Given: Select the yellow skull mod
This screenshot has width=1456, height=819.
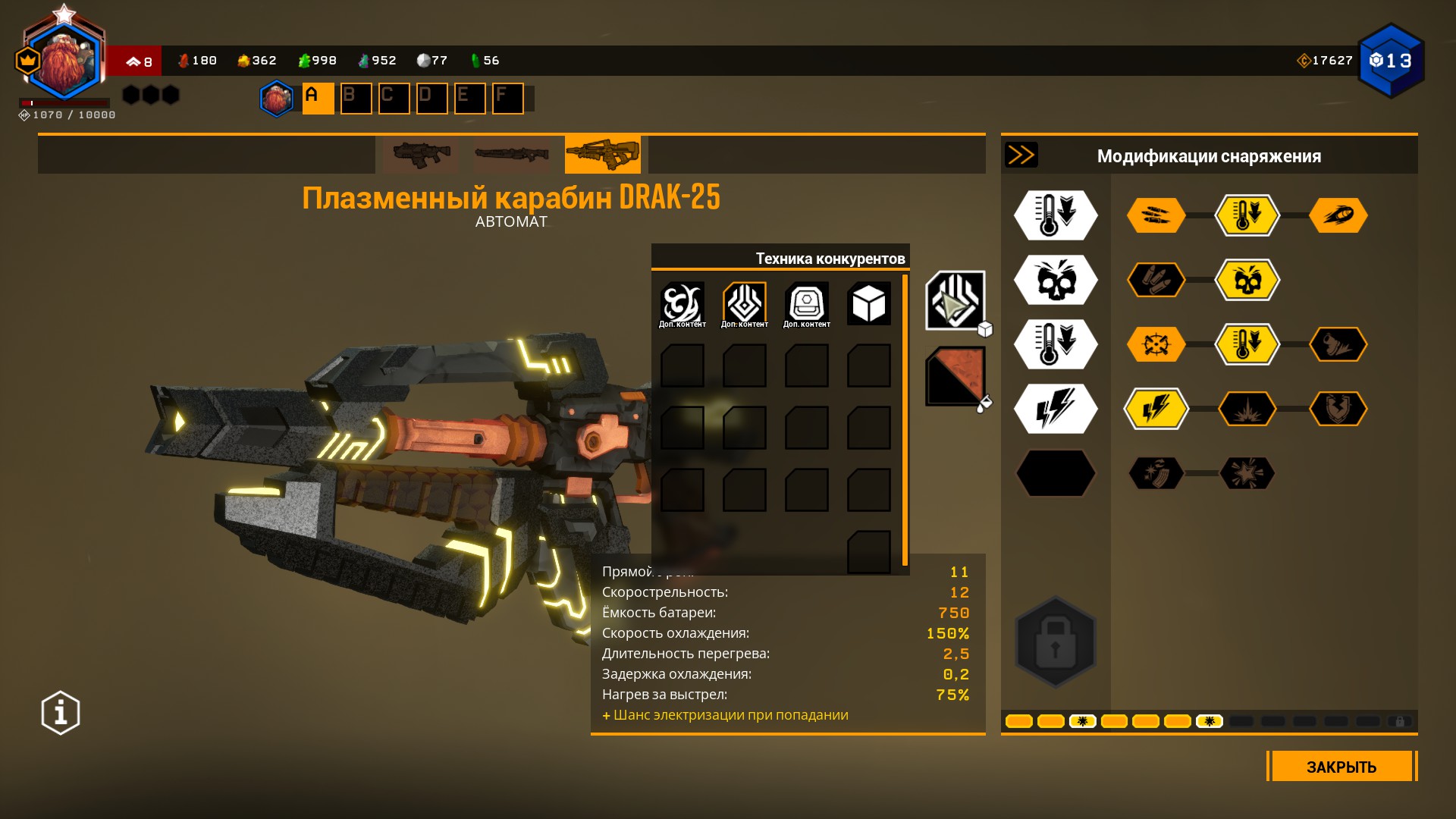Looking at the screenshot, I should coord(1247,281).
